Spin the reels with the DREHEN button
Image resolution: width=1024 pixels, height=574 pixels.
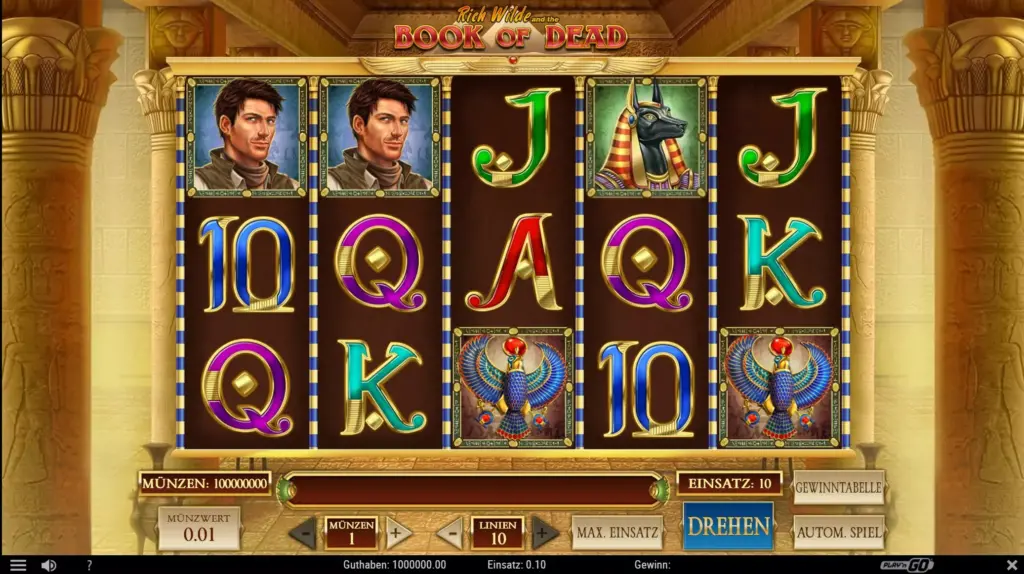coord(727,526)
